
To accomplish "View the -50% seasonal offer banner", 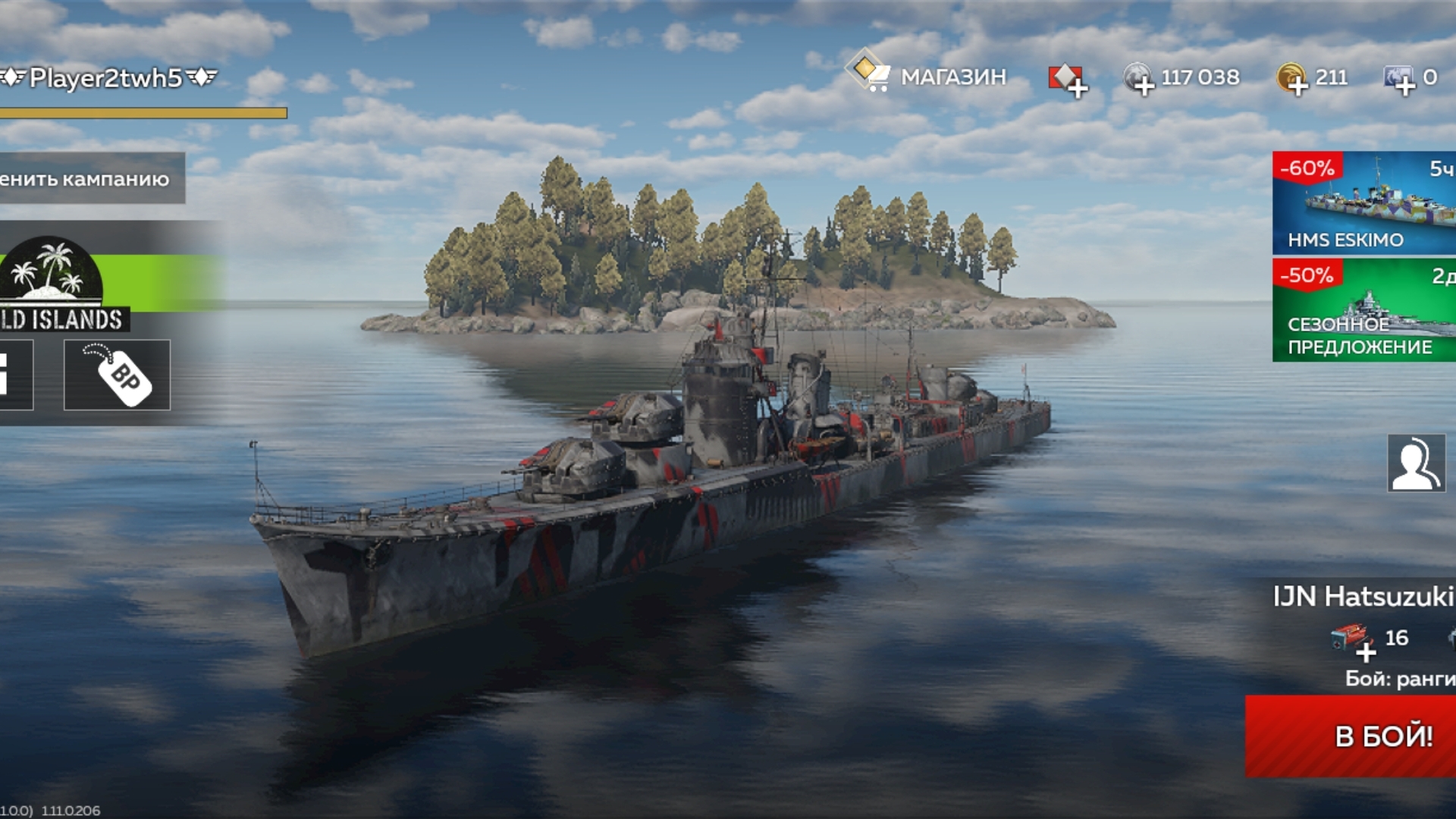I will click(1363, 310).
